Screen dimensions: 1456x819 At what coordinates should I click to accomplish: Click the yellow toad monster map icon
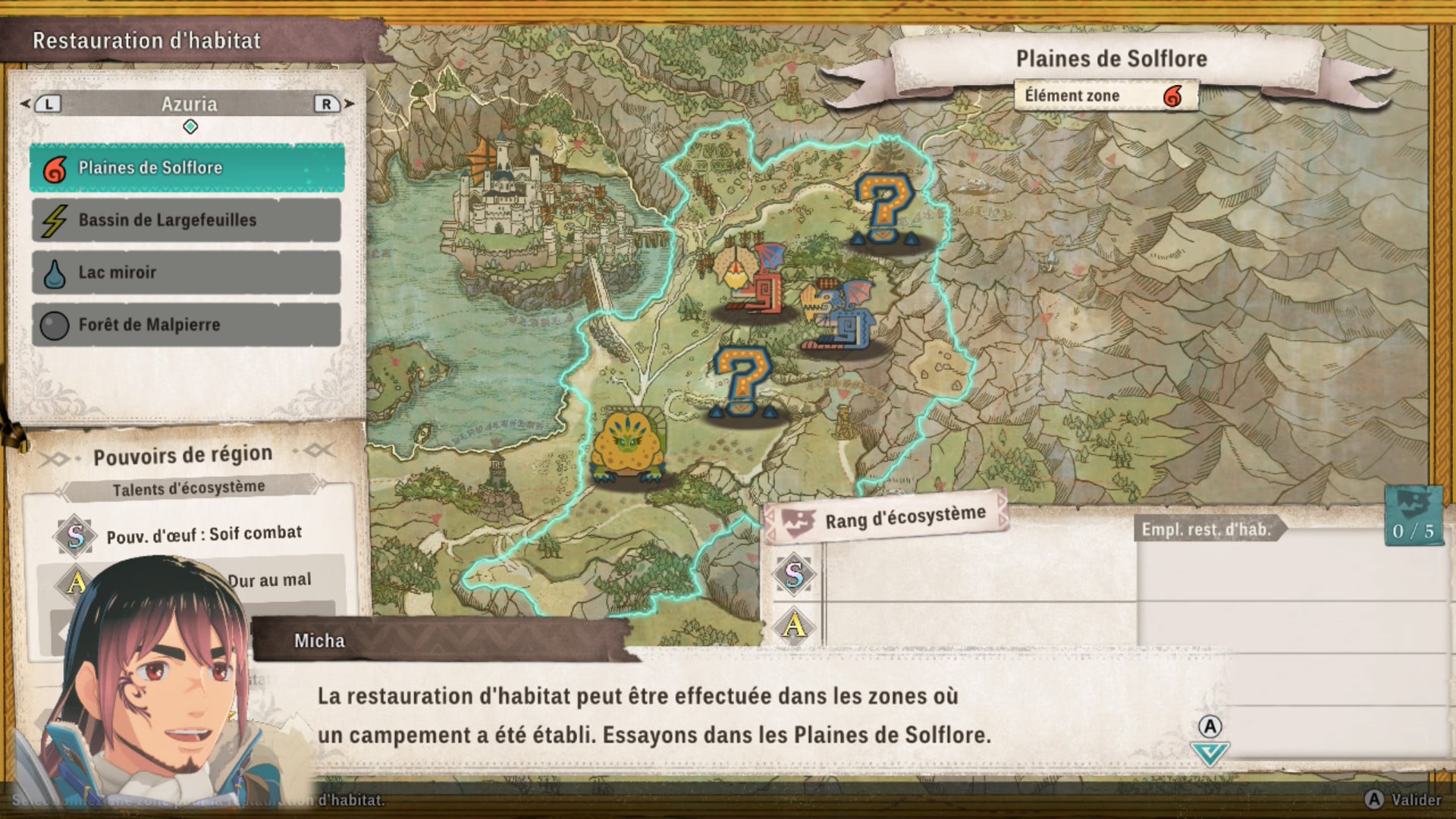point(627,447)
